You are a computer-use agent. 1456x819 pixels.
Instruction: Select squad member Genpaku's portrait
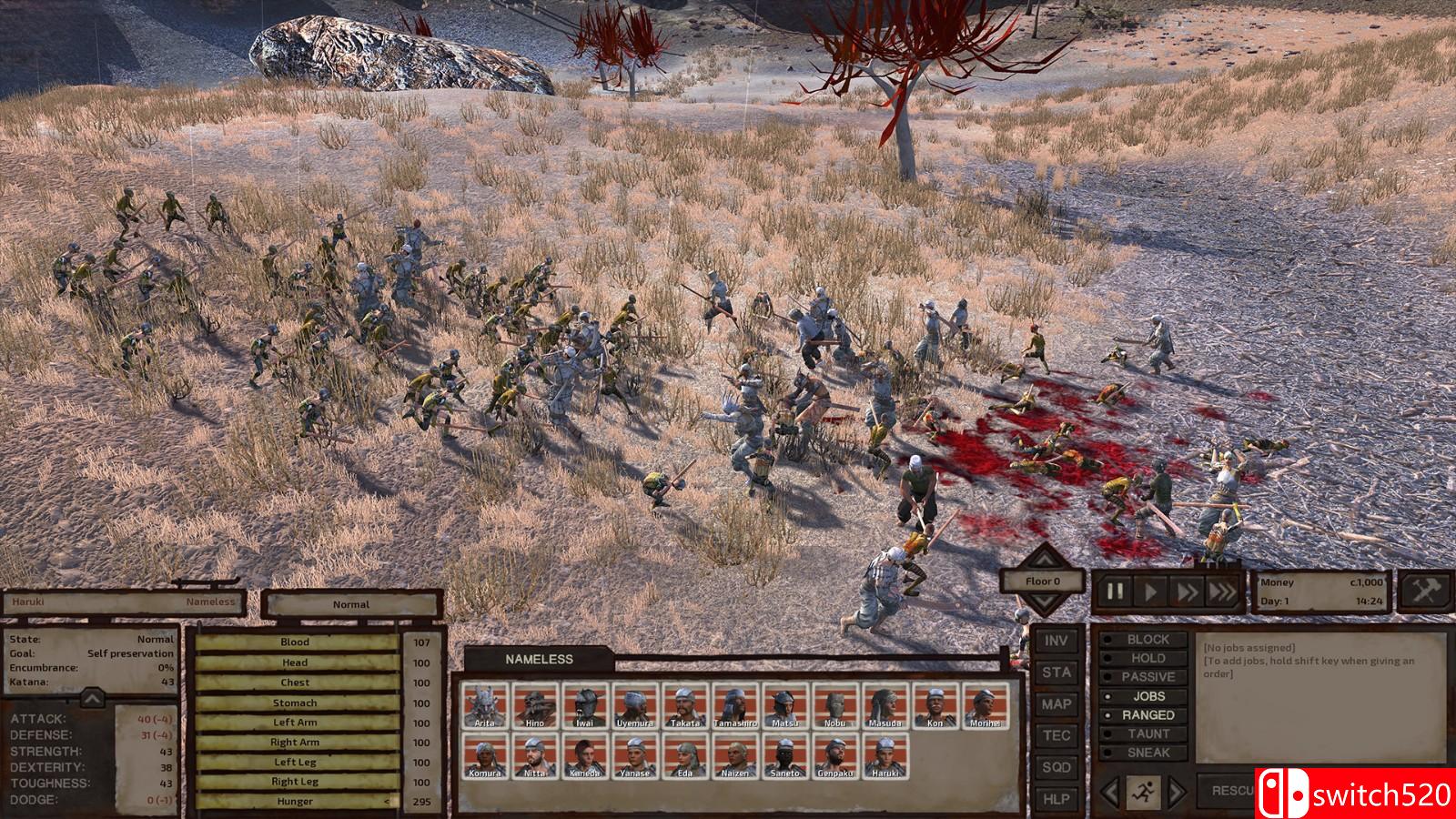[x=835, y=756]
